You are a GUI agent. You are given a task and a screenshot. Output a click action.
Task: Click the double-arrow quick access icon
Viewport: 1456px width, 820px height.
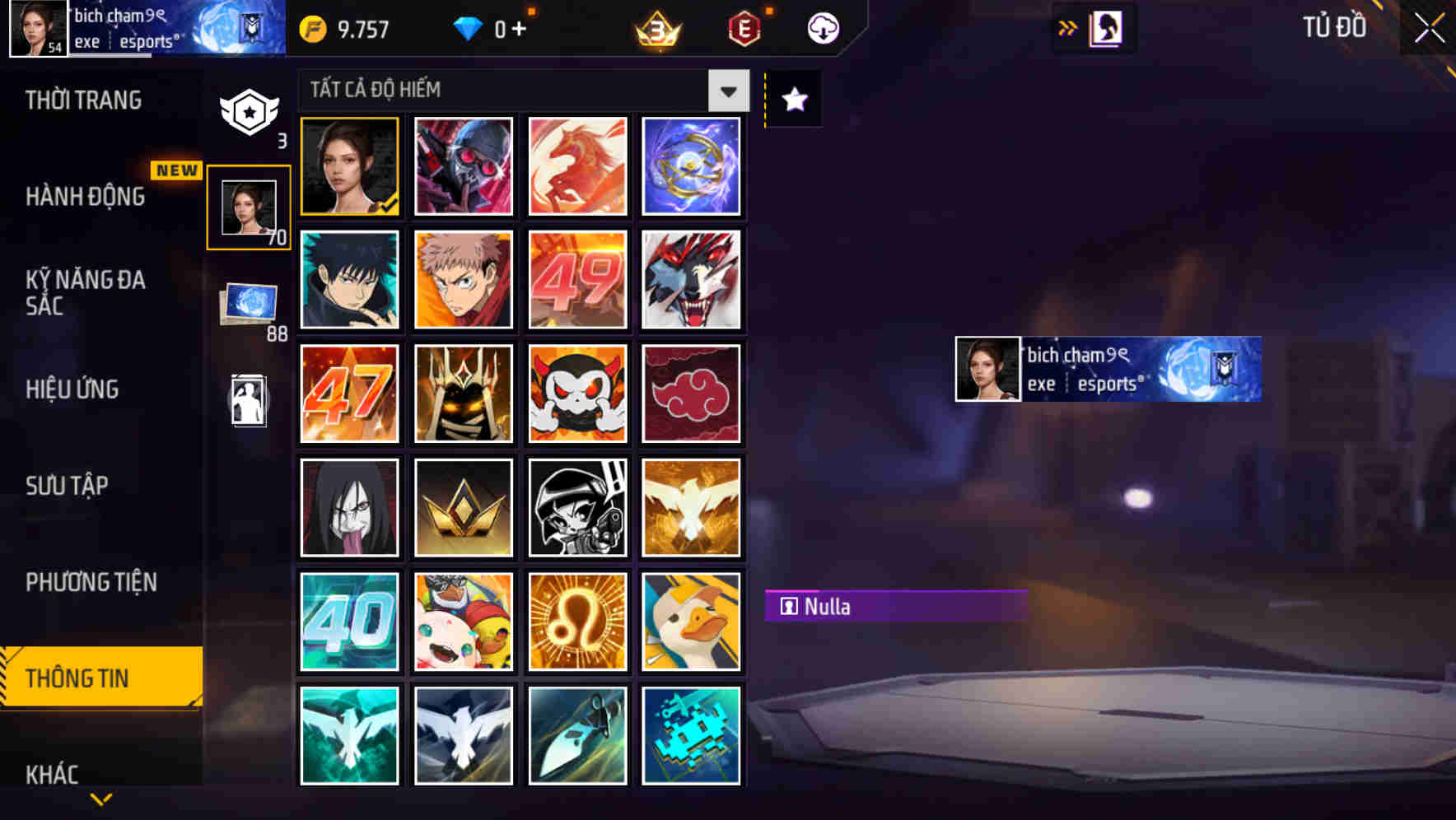(1067, 27)
